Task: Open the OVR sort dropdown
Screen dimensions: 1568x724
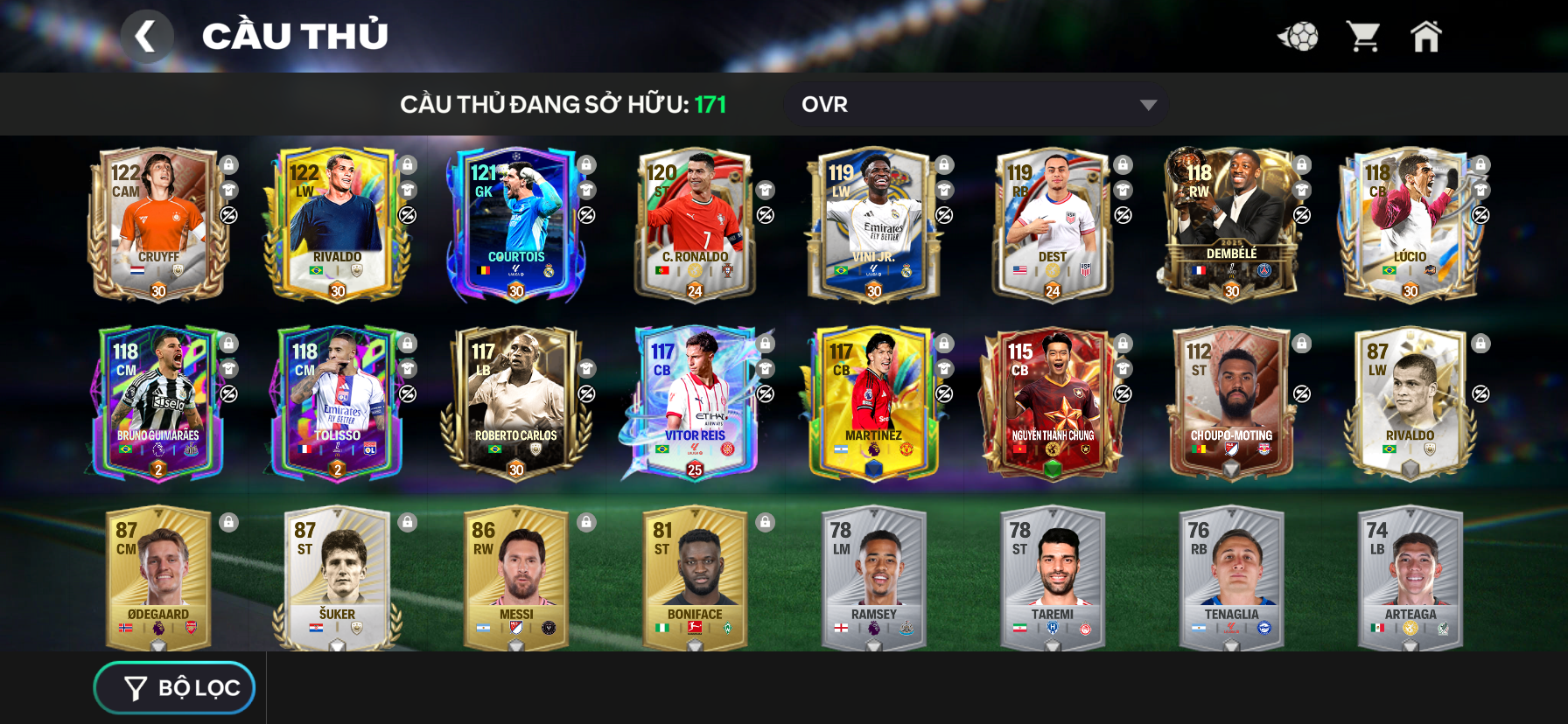Action: (976, 105)
